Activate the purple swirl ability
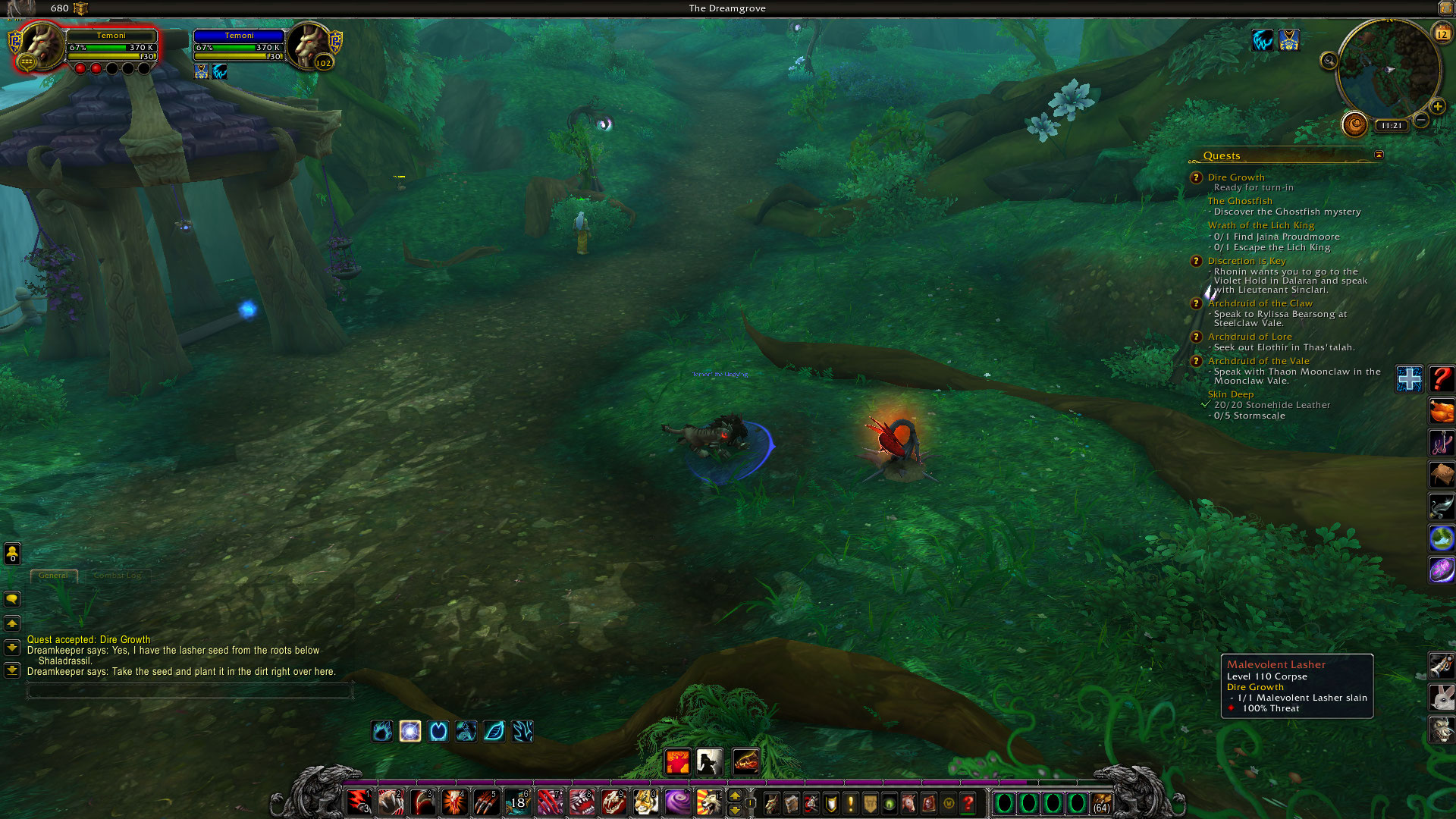This screenshot has height=819, width=1456. (677, 802)
